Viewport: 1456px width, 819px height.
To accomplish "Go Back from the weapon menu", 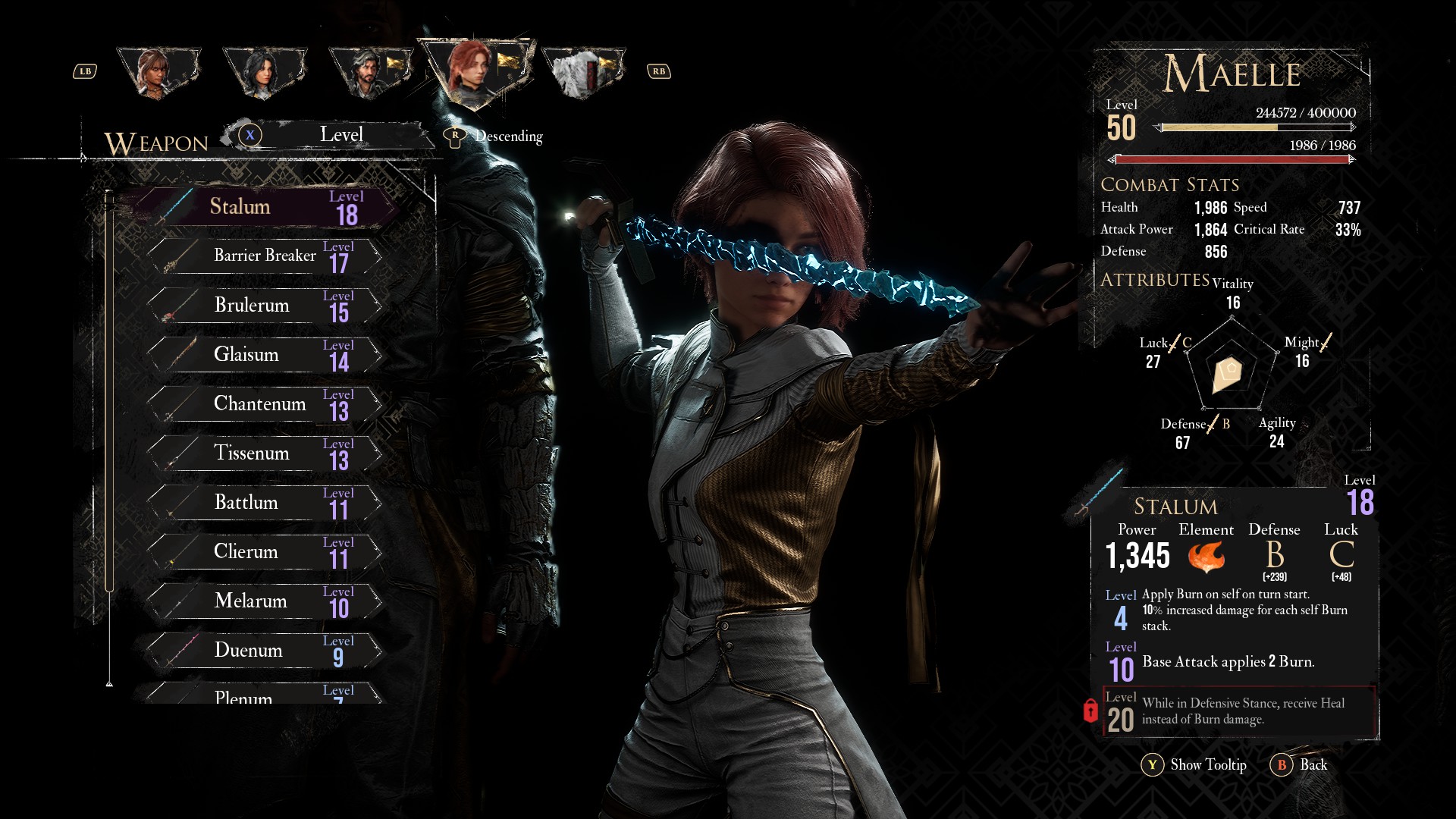I will click(x=1300, y=765).
